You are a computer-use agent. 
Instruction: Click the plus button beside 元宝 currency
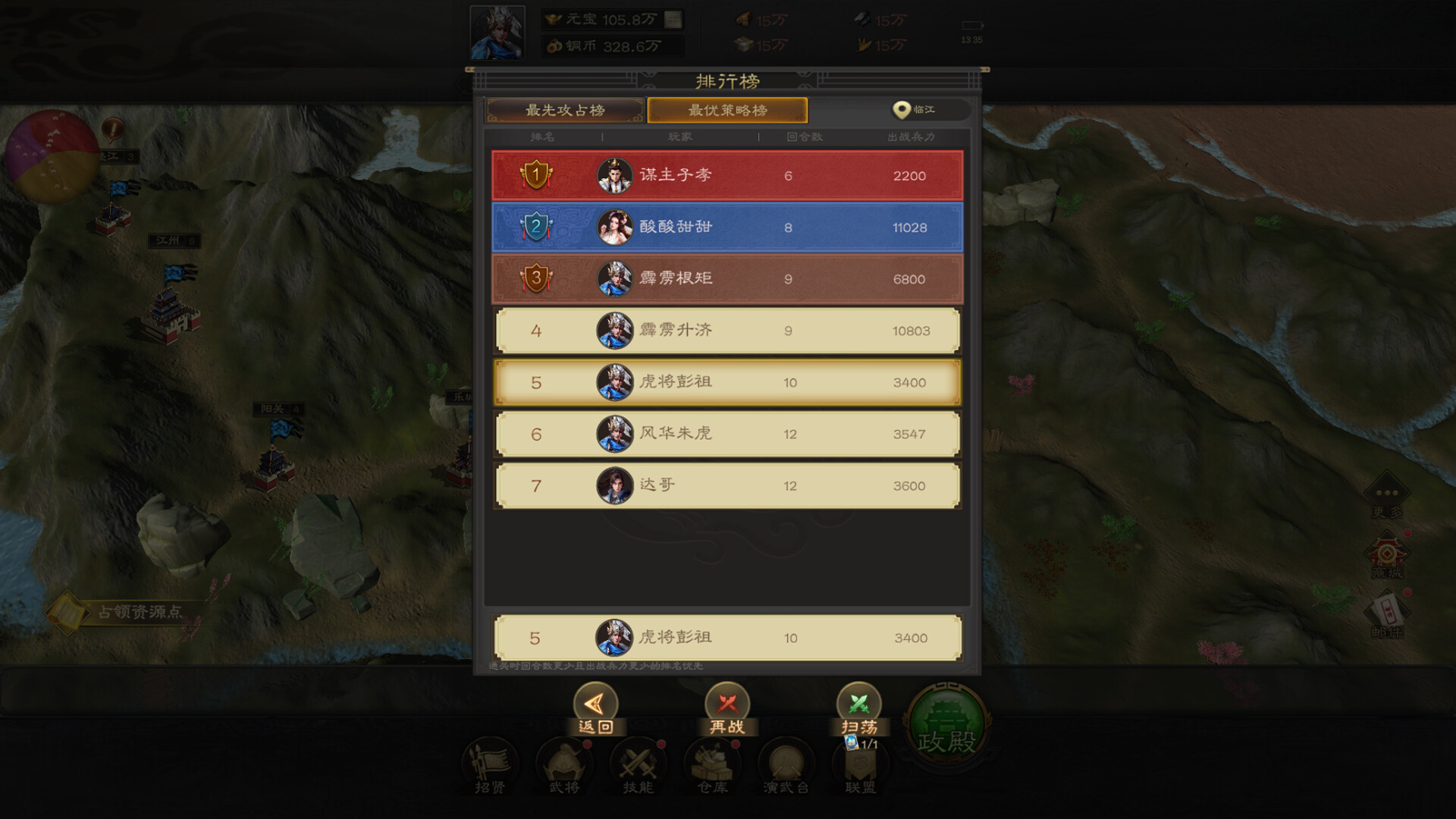click(x=670, y=18)
